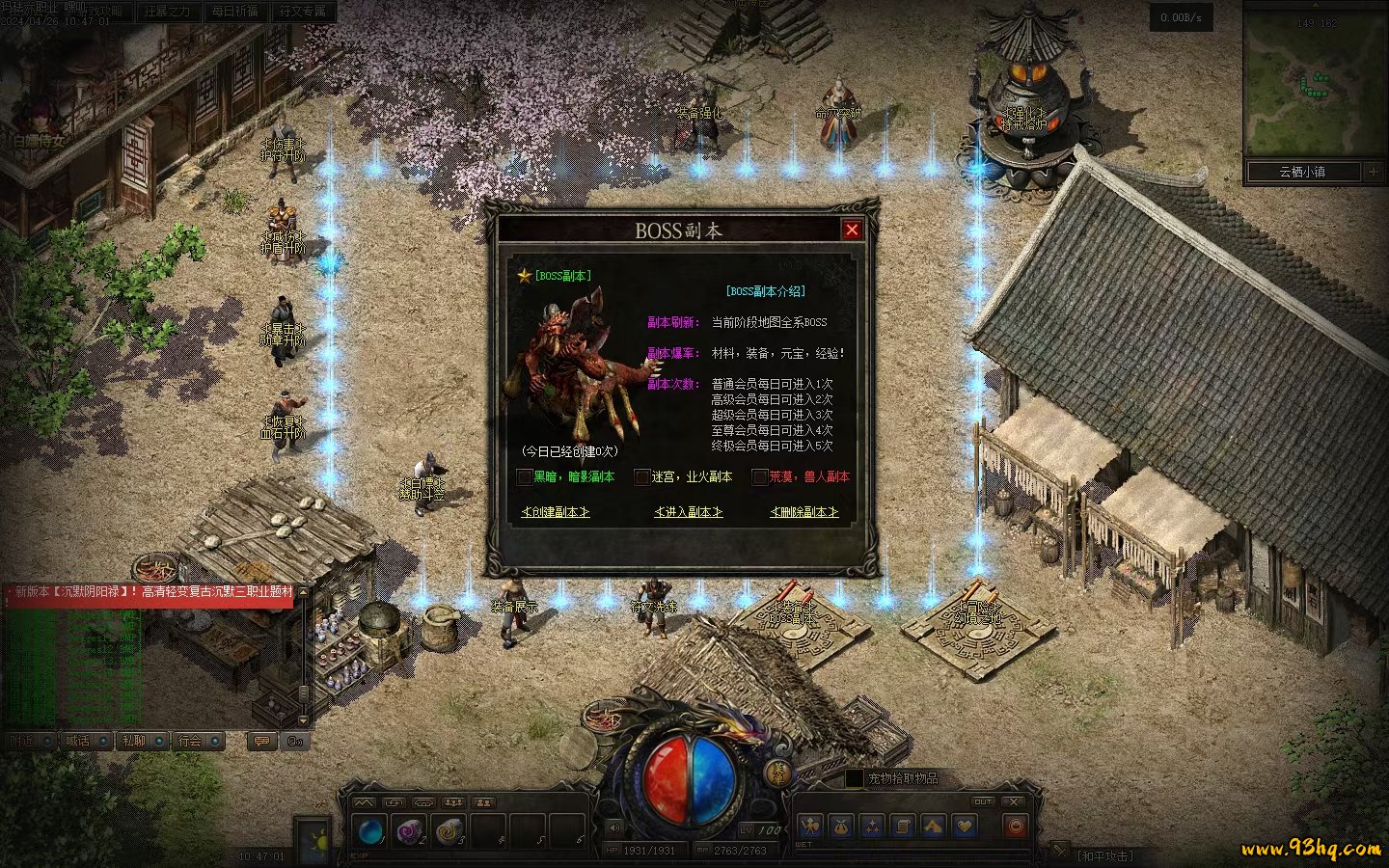
Task: Enable the 荒漠，兽人副本 checkbox
Action: (760, 476)
